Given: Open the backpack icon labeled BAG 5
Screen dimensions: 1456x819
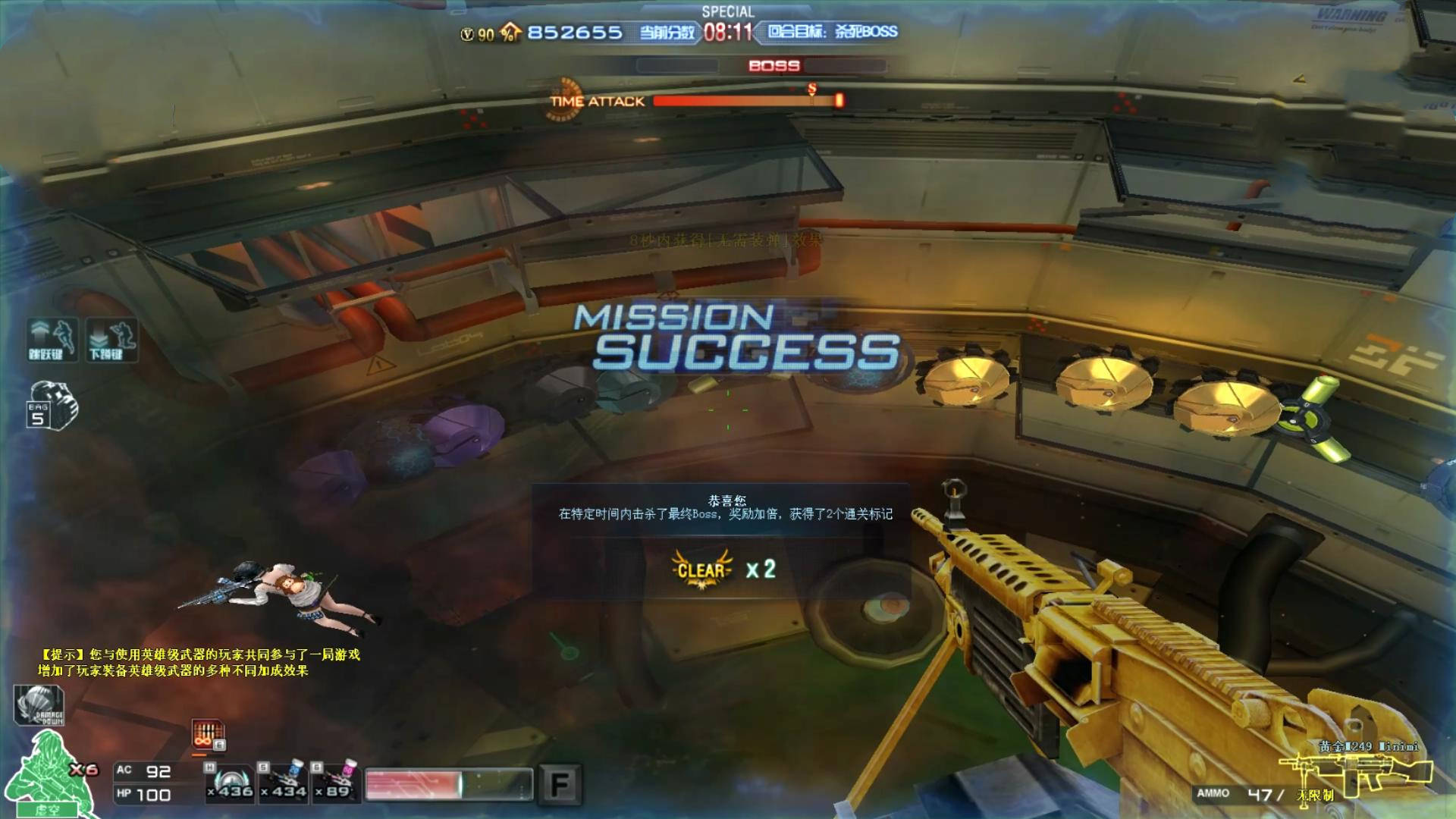Looking at the screenshot, I should coord(52,406).
